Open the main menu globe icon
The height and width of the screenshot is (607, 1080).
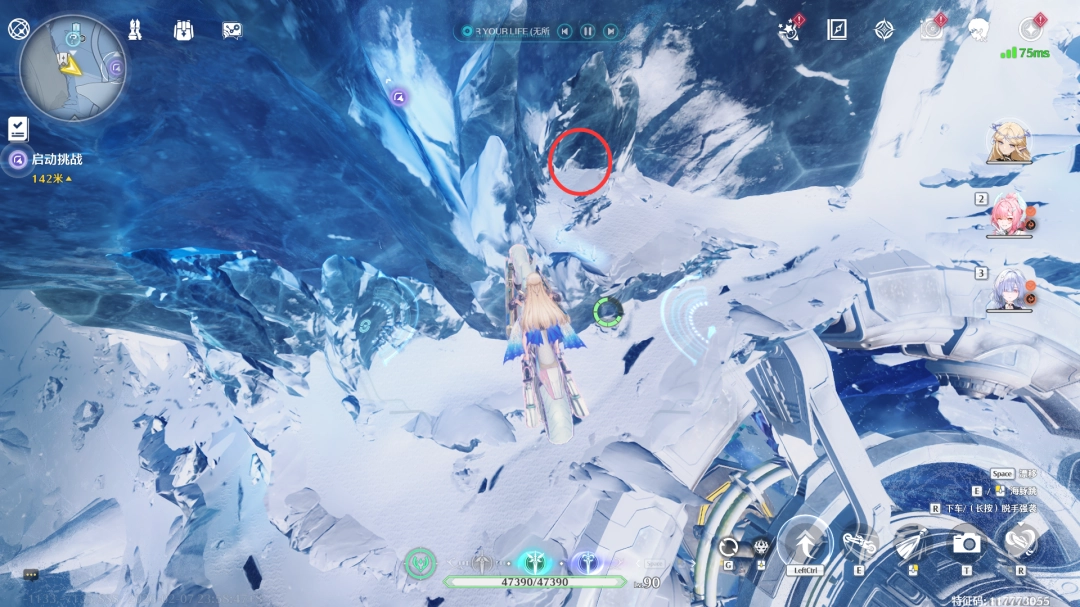18,29
